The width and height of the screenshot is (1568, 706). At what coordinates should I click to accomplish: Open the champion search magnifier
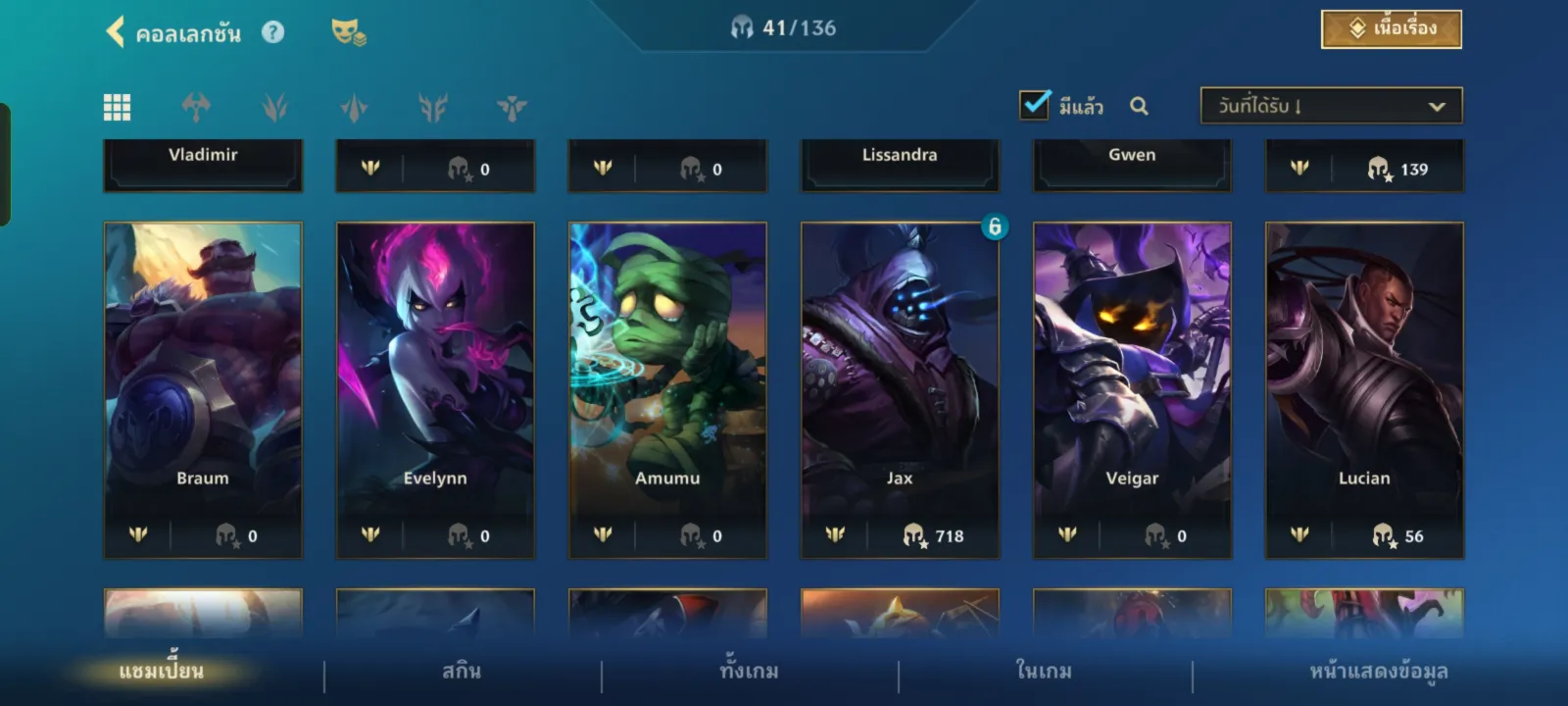point(1139,106)
